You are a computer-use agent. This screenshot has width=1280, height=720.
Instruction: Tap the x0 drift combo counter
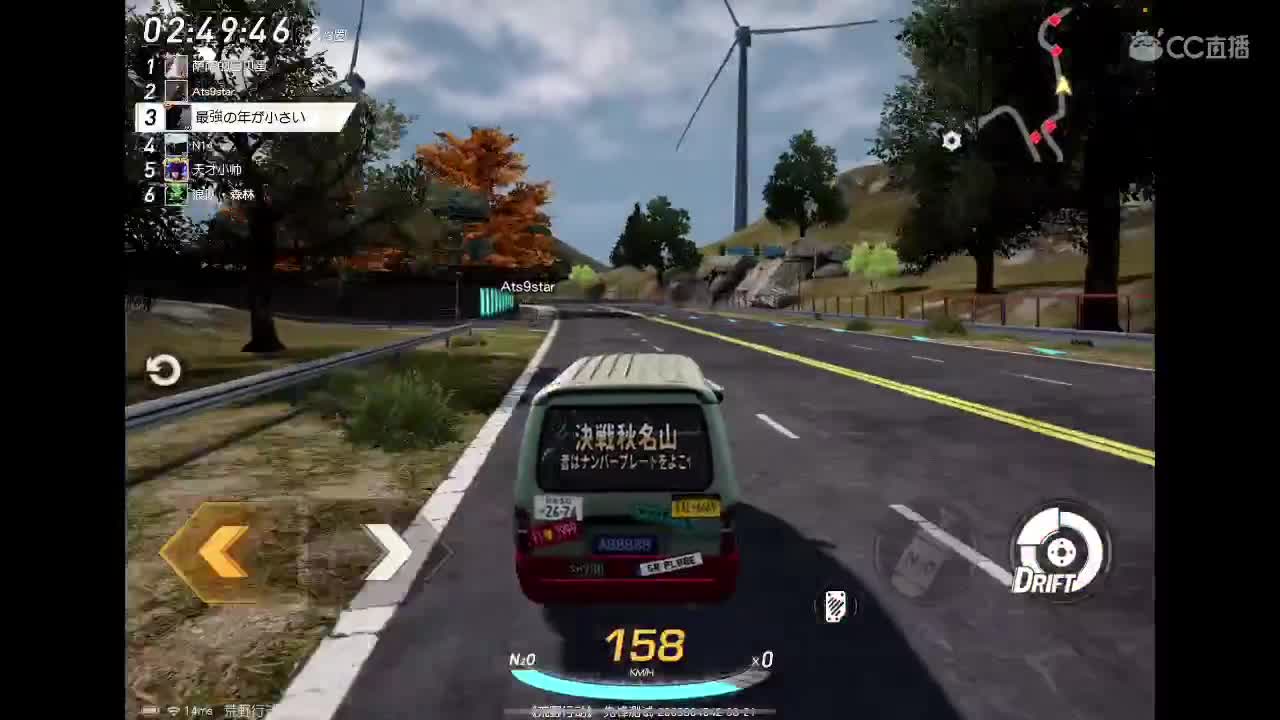tap(764, 660)
